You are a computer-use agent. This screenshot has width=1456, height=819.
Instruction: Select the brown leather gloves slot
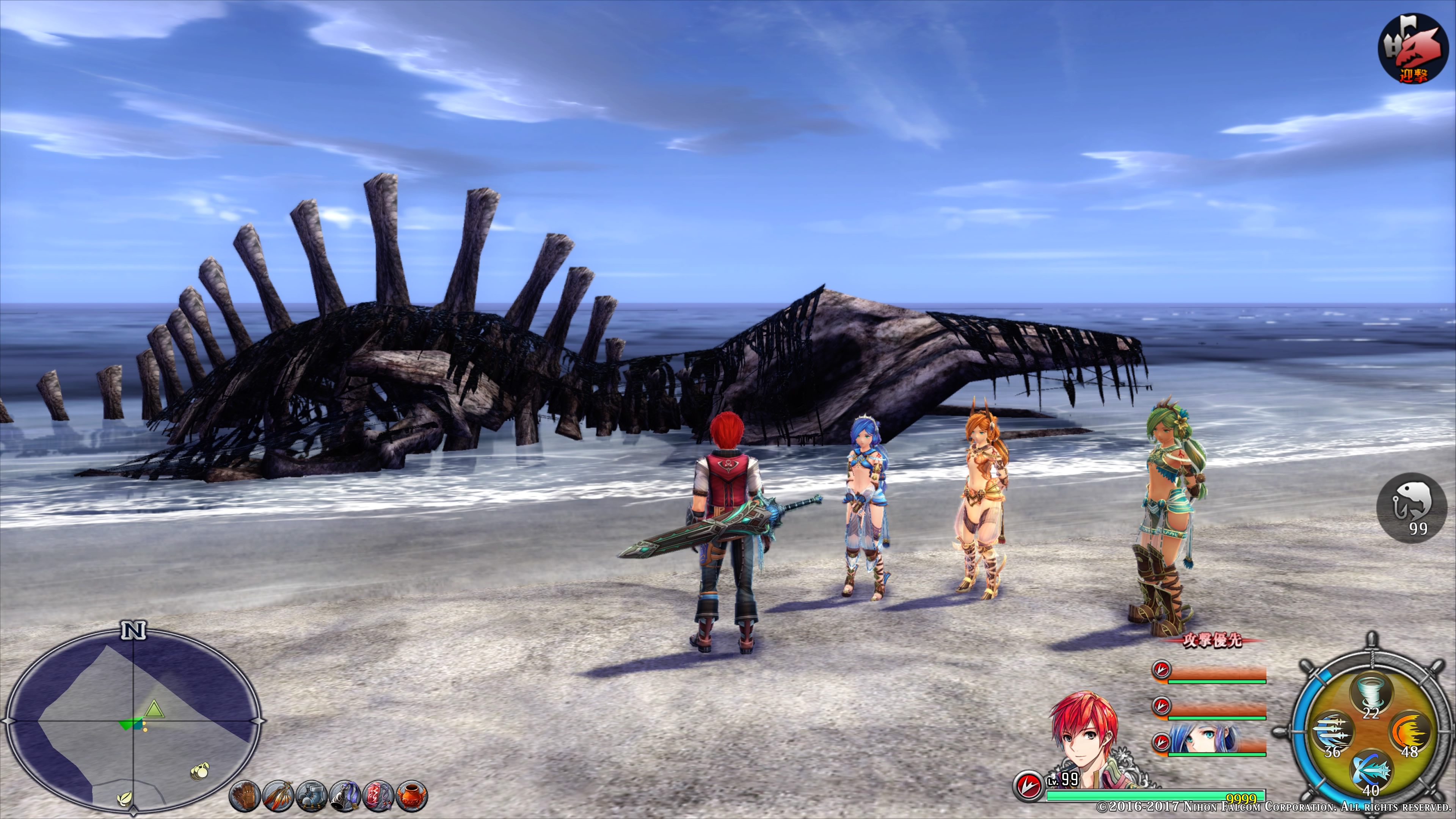(244, 796)
